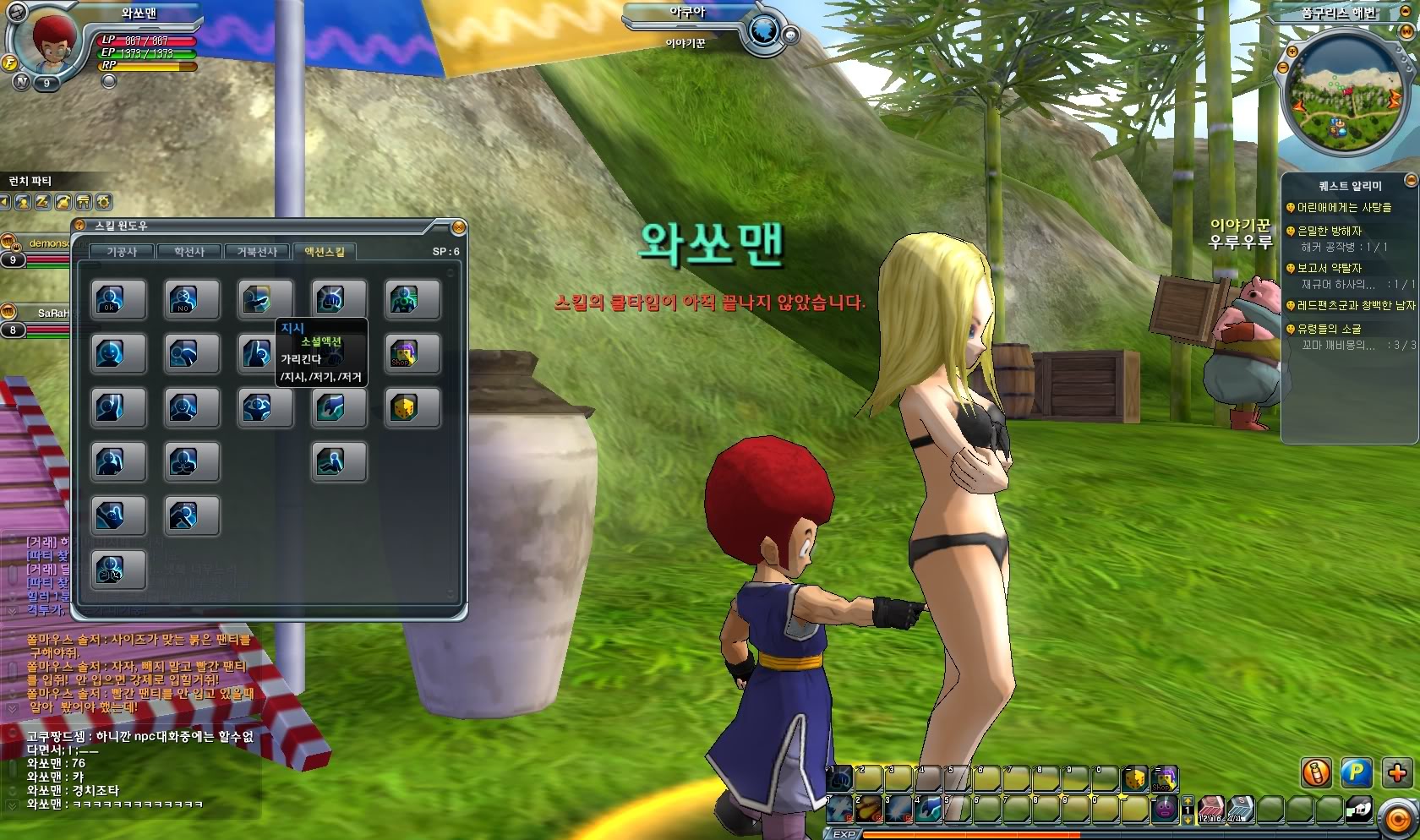1420x840 pixels.
Task: Switch to the 기공사 skill tab
Action: pyautogui.click(x=122, y=252)
